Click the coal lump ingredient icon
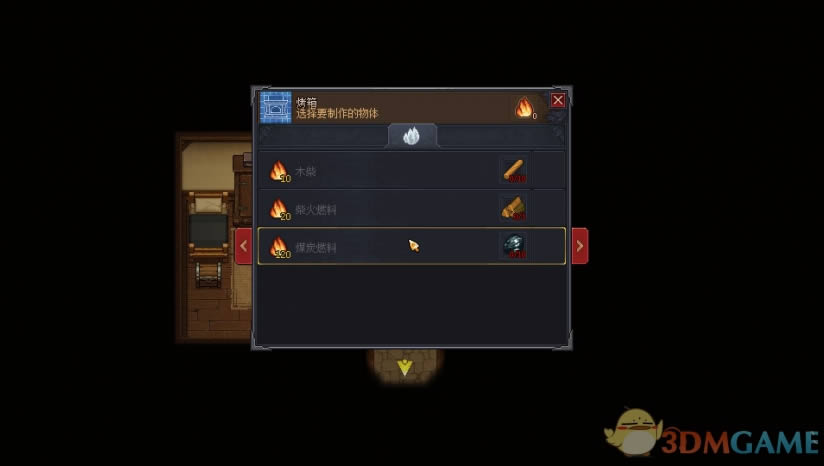Viewport: 824px width, 466px height. pyautogui.click(x=515, y=246)
